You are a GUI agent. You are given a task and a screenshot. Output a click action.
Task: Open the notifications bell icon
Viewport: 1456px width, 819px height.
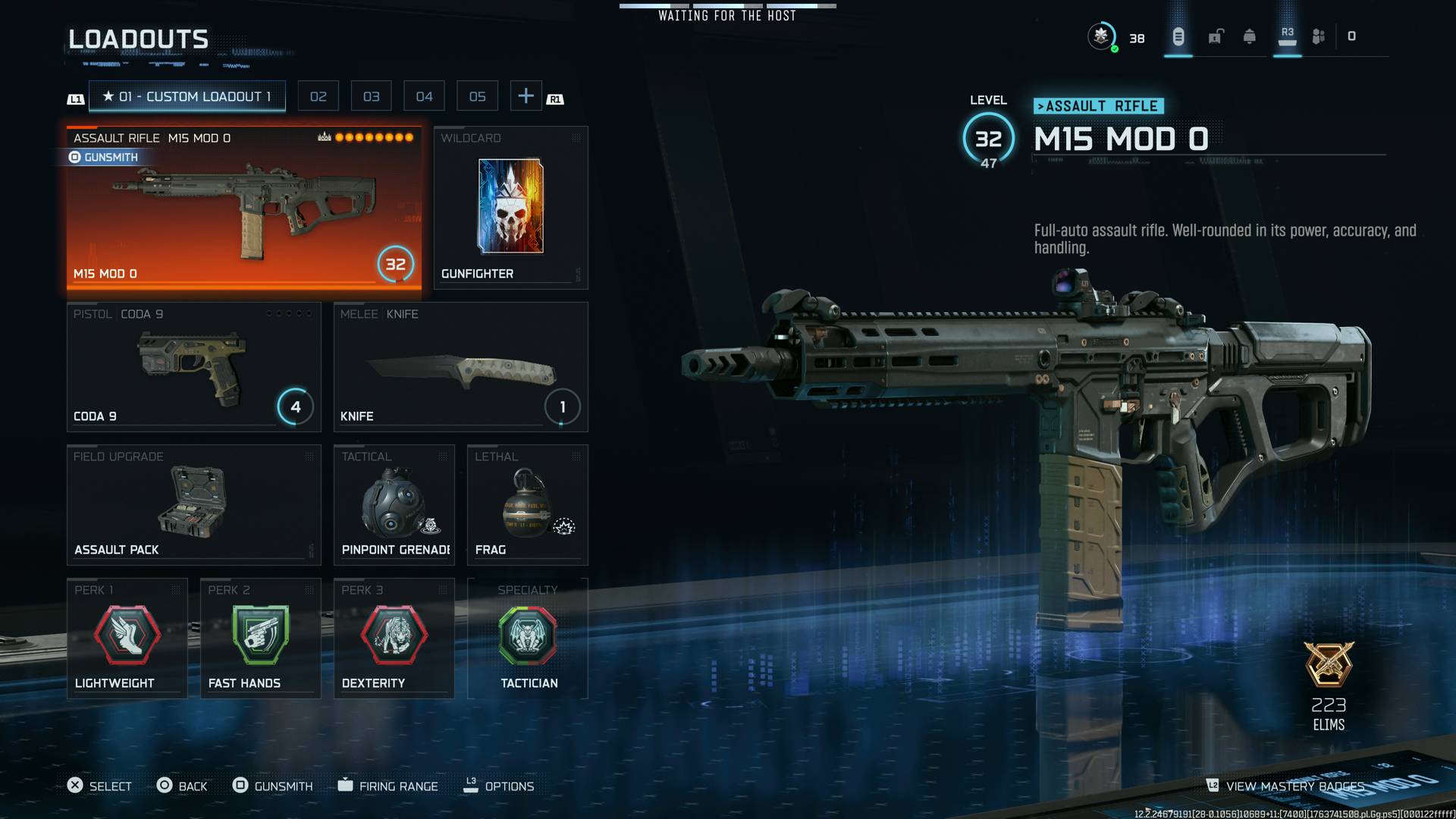1247,36
